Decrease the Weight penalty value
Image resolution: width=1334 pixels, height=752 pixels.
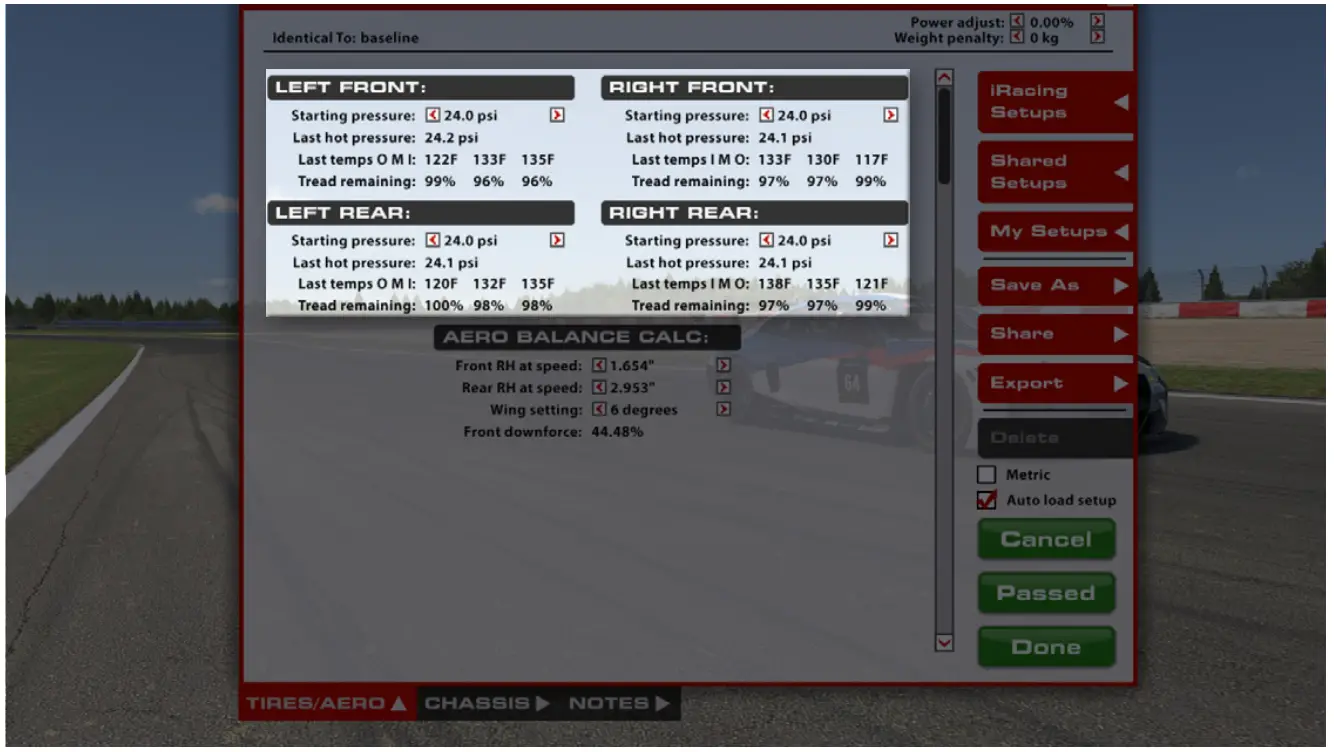pos(1019,38)
